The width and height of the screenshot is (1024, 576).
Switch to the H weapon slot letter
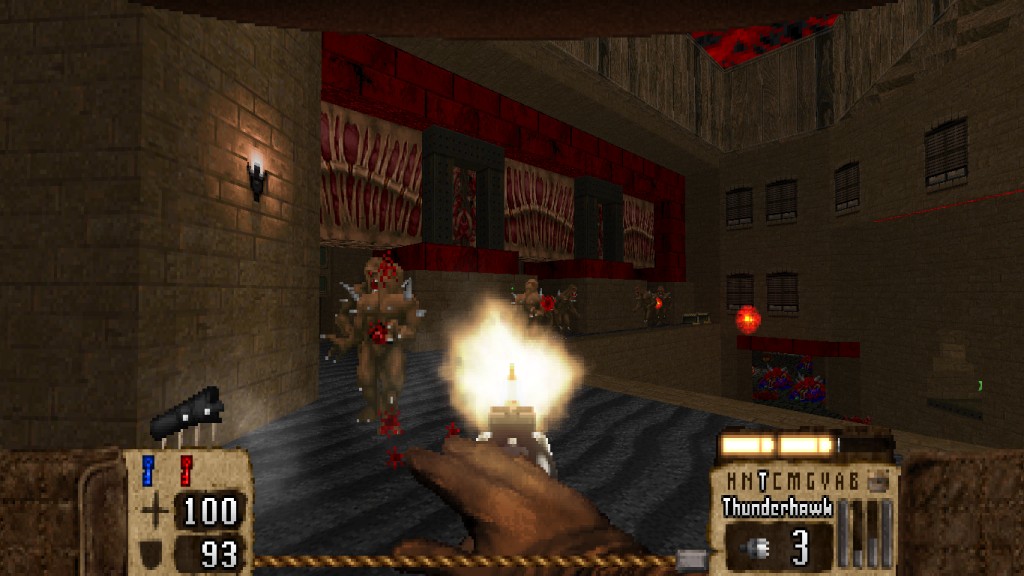(x=732, y=480)
